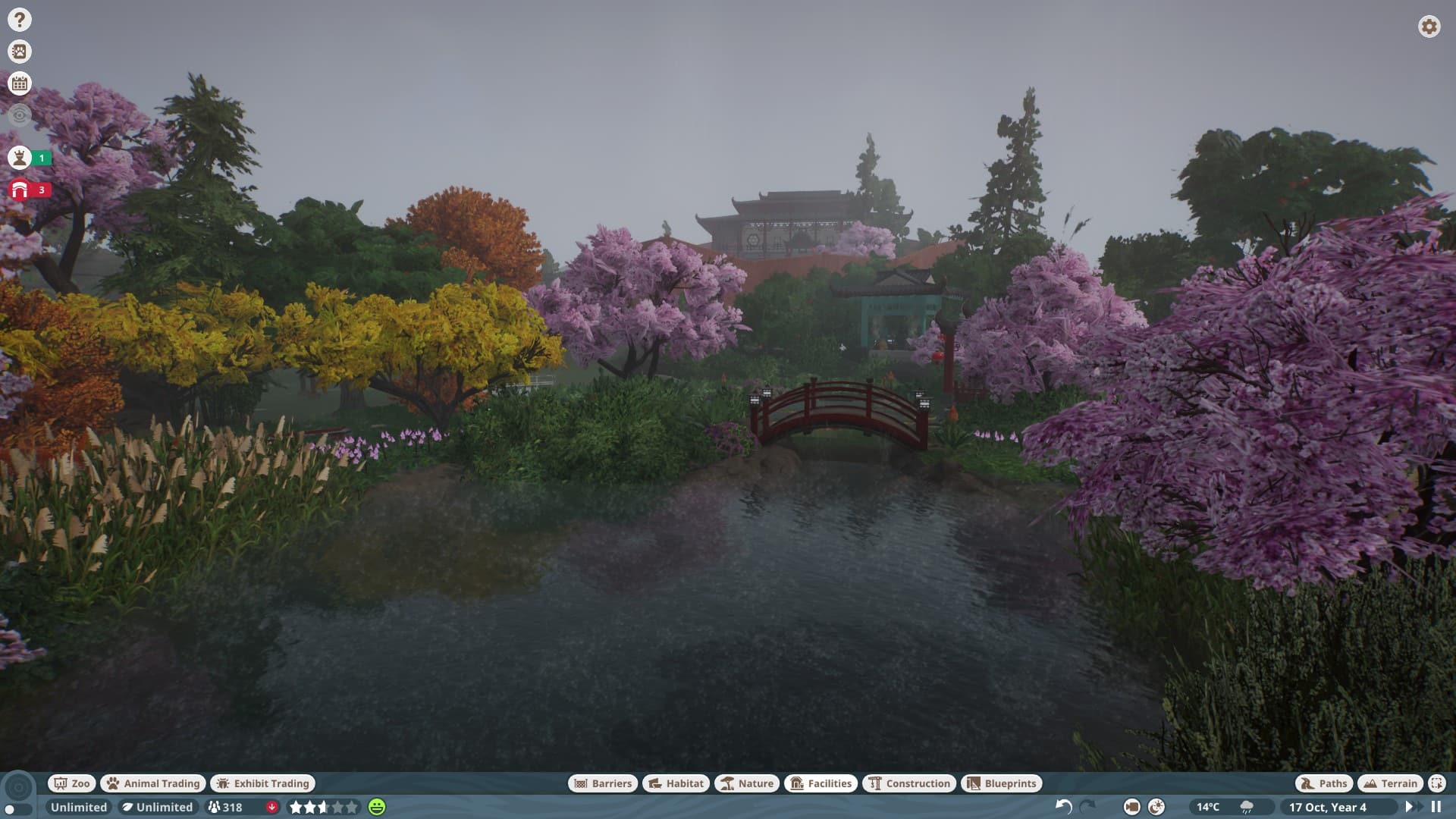Open the Paths tool
This screenshot has height=819, width=1456.
tap(1323, 783)
